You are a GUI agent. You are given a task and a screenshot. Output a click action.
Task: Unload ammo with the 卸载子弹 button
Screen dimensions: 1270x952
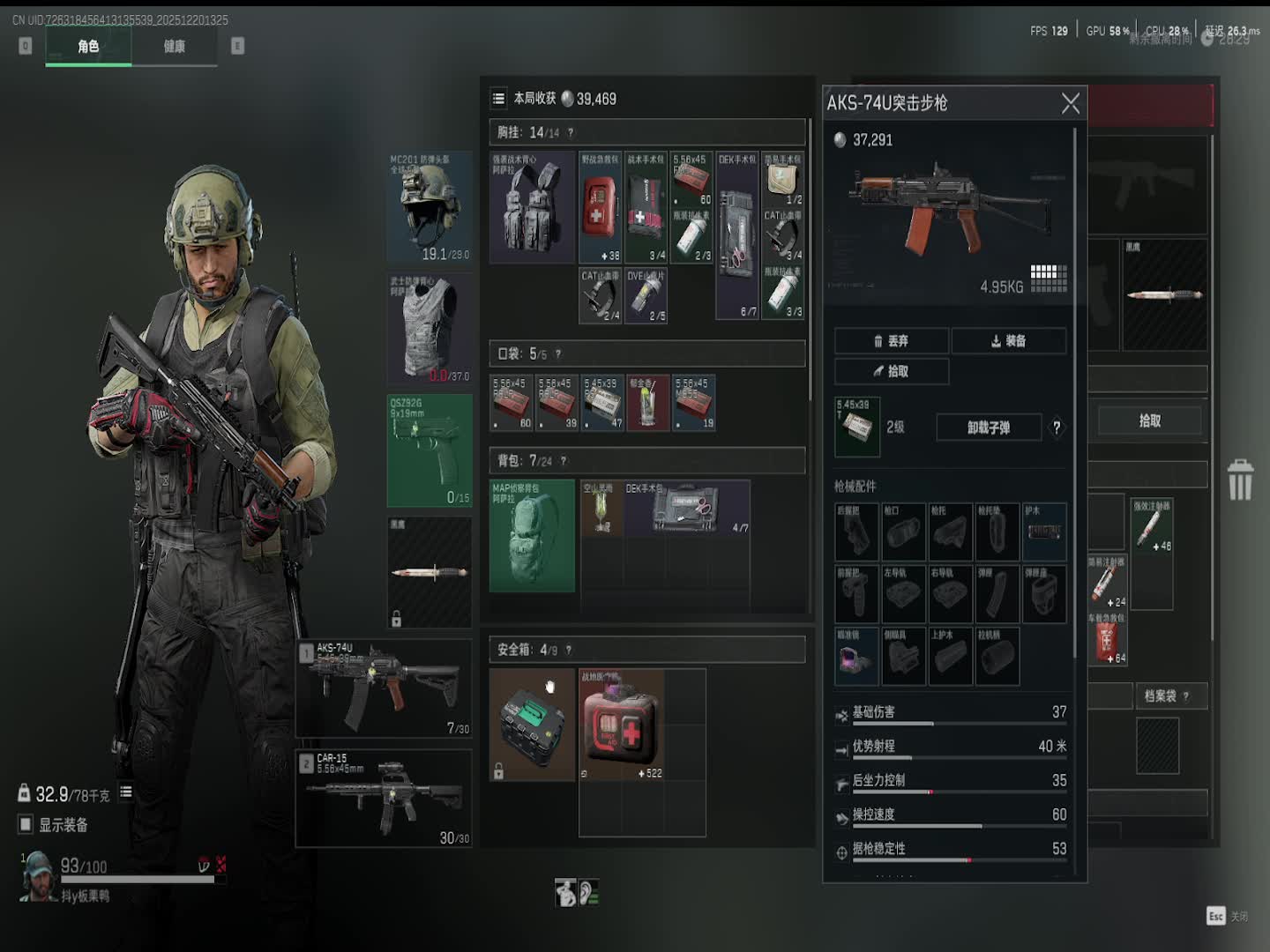pos(988,428)
